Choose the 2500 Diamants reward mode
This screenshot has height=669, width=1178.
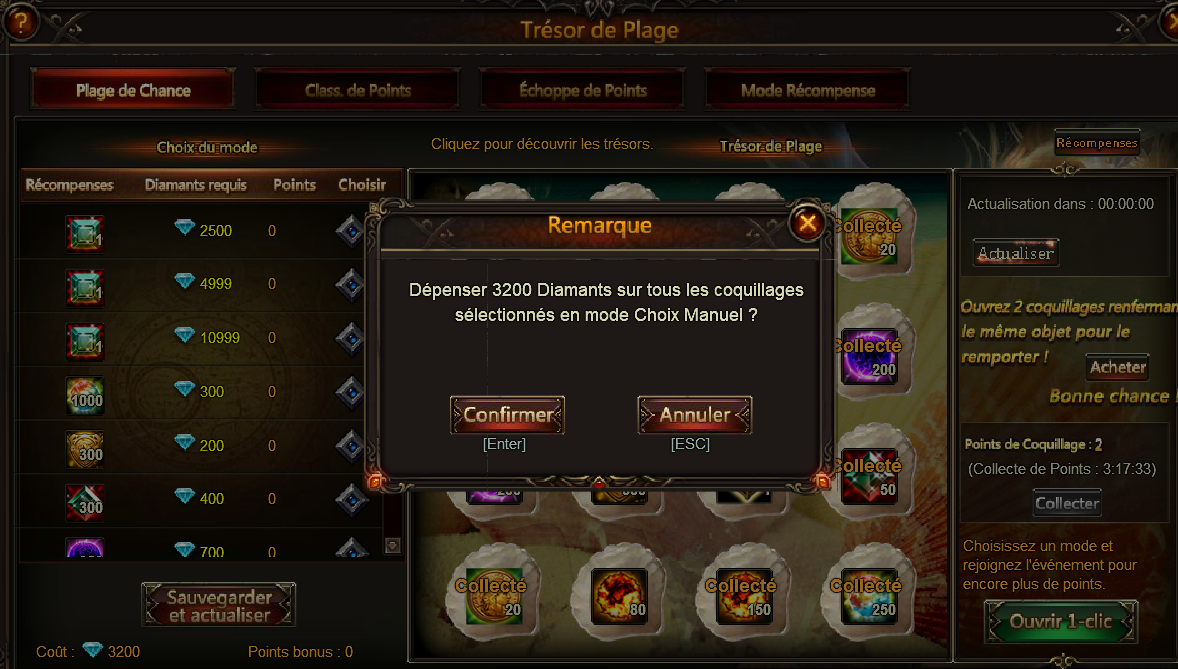[x=349, y=231]
